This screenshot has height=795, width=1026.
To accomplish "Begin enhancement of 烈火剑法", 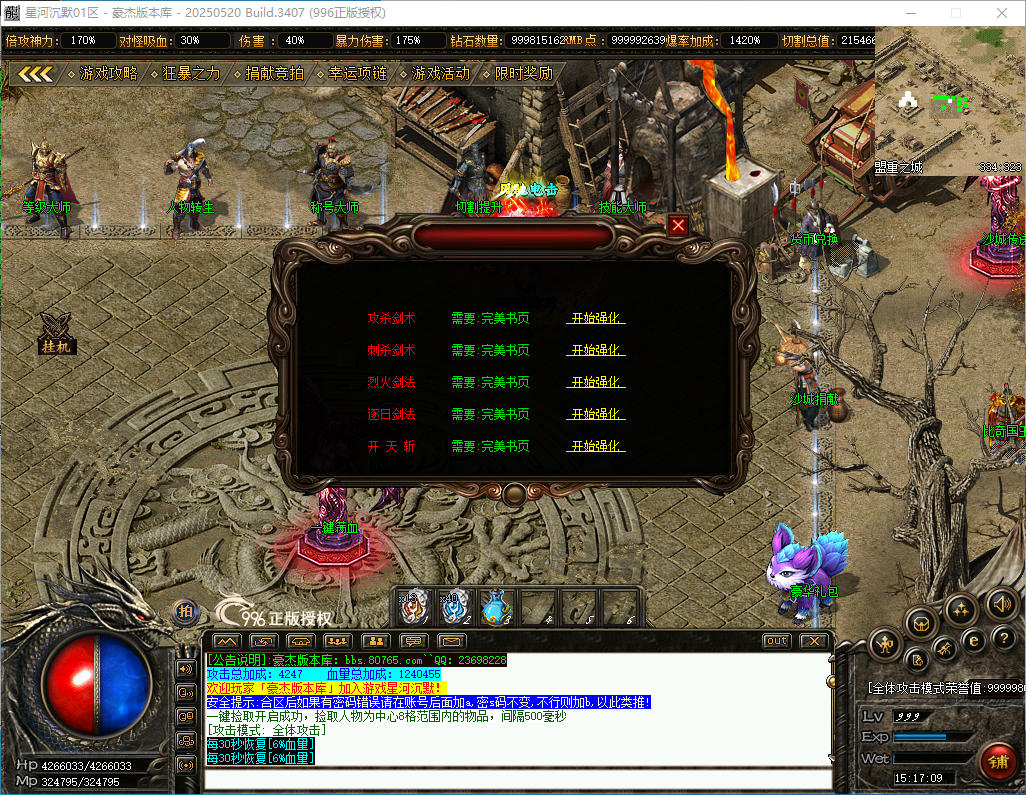I will [x=595, y=382].
